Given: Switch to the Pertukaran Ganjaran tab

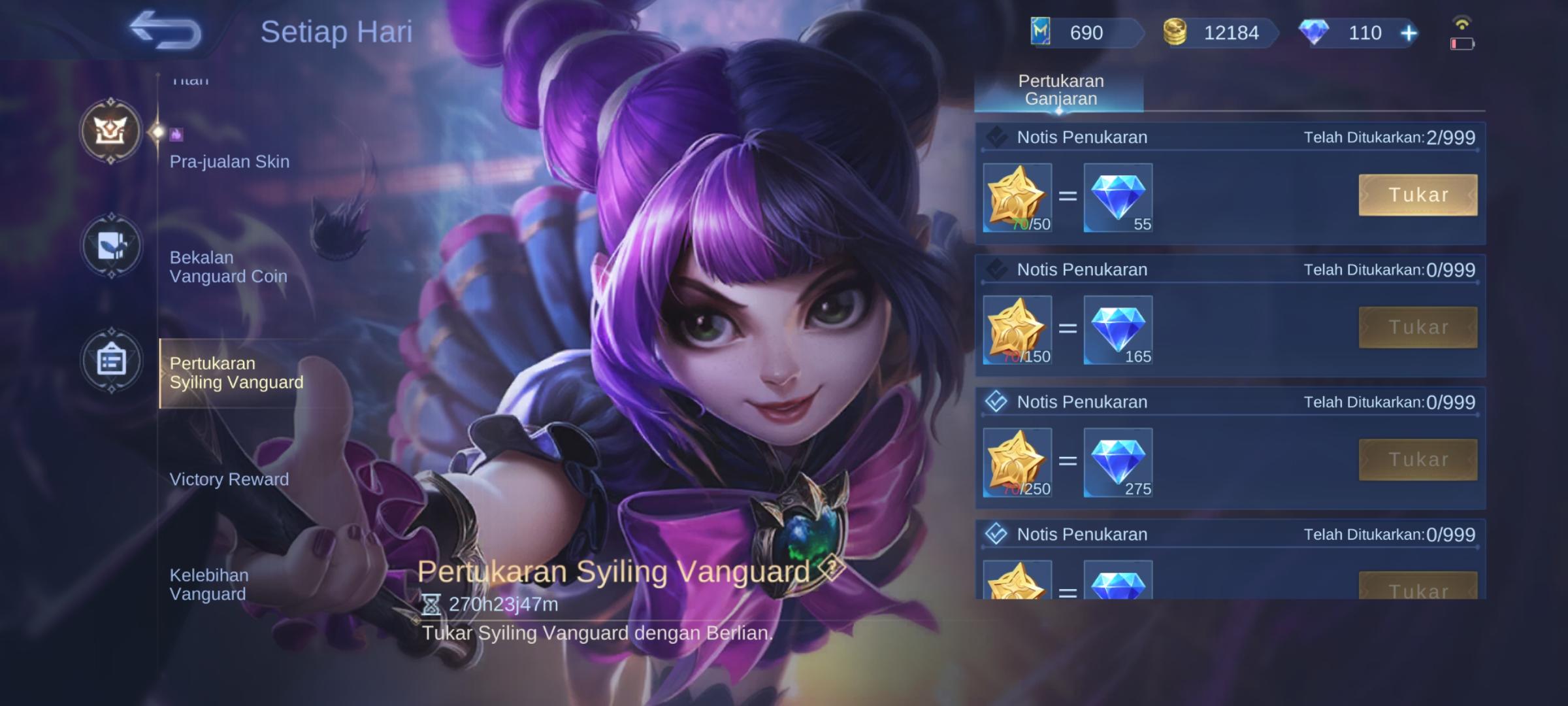Looking at the screenshot, I should [1058, 90].
